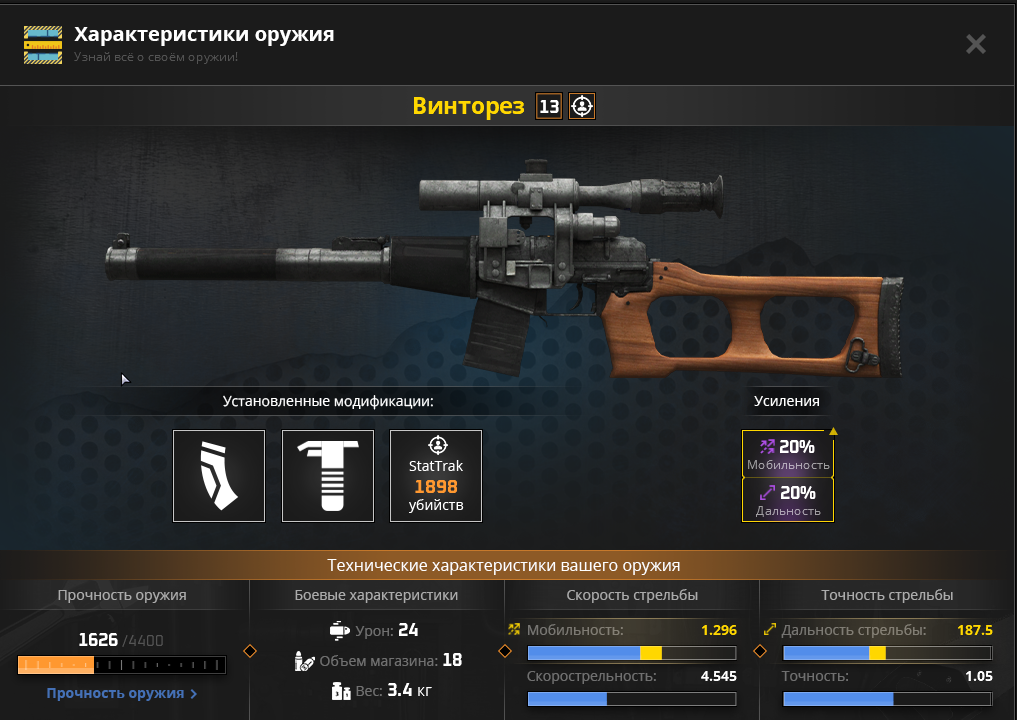Click the StatTrak crosshair icon beside Винторез
The height and width of the screenshot is (720, 1017).
click(x=582, y=106)
